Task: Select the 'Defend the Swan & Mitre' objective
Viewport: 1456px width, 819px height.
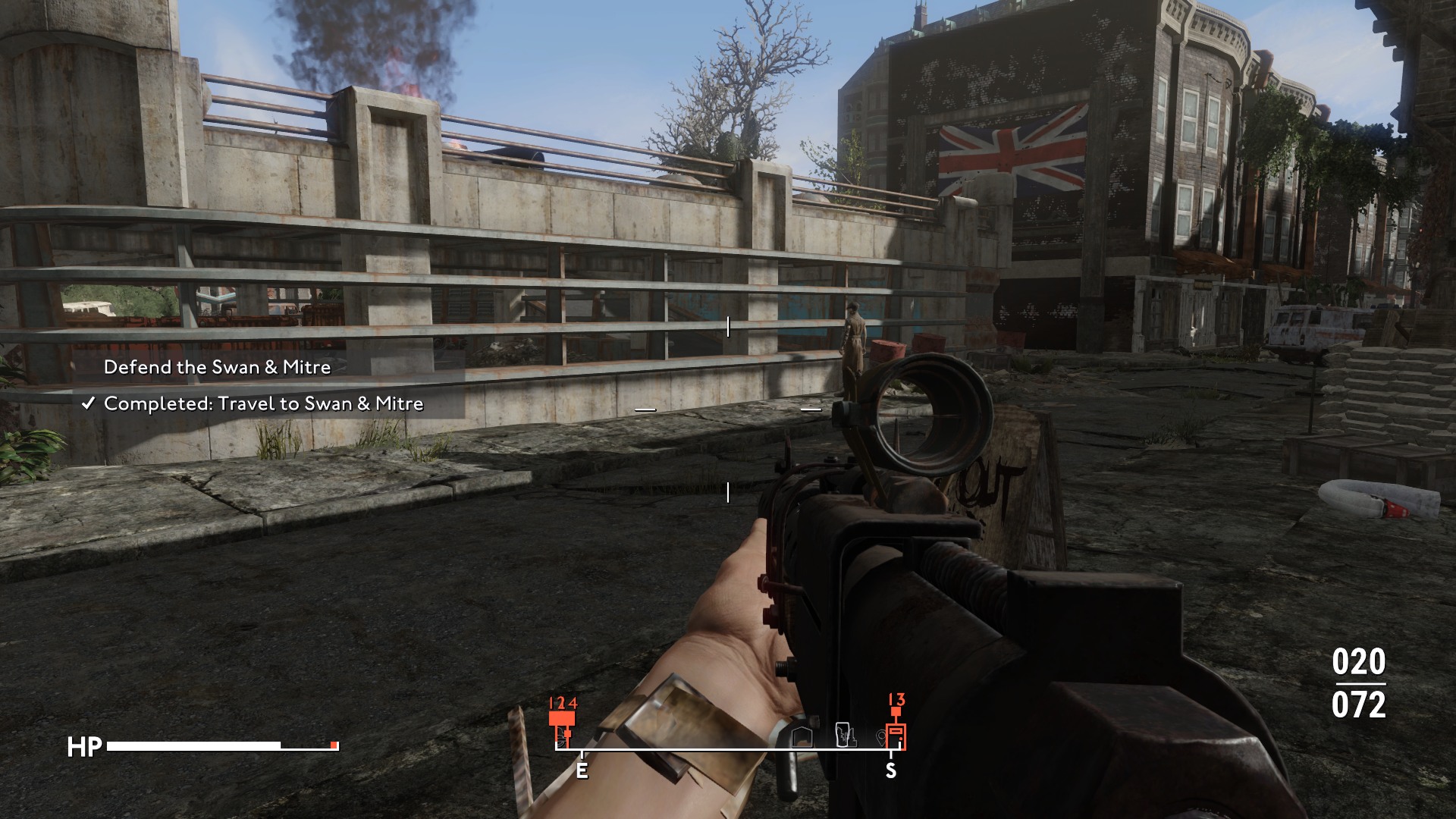Action: pyautogui.click(x=217, y=367)
